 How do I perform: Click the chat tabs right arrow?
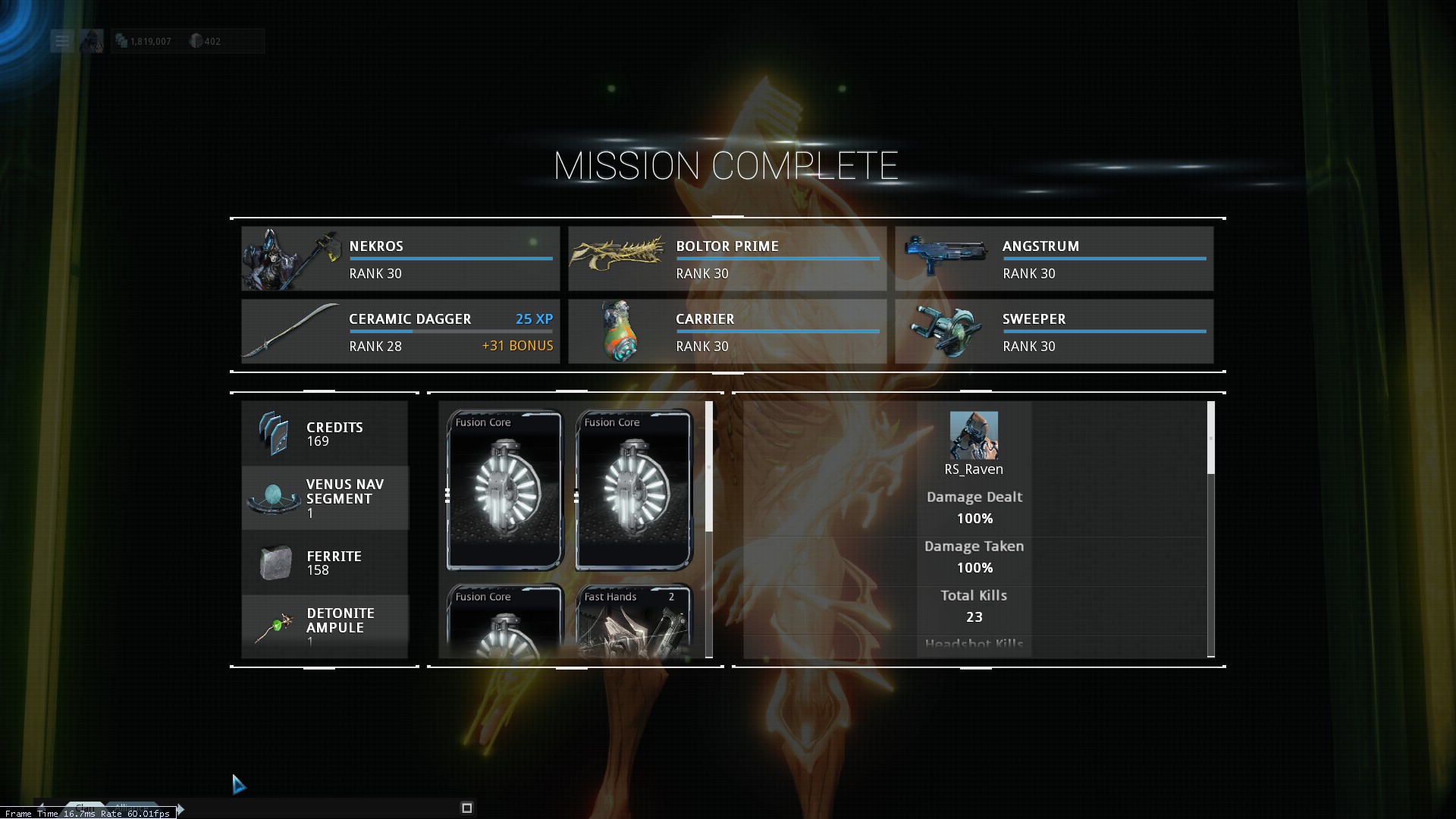(181, 808)
